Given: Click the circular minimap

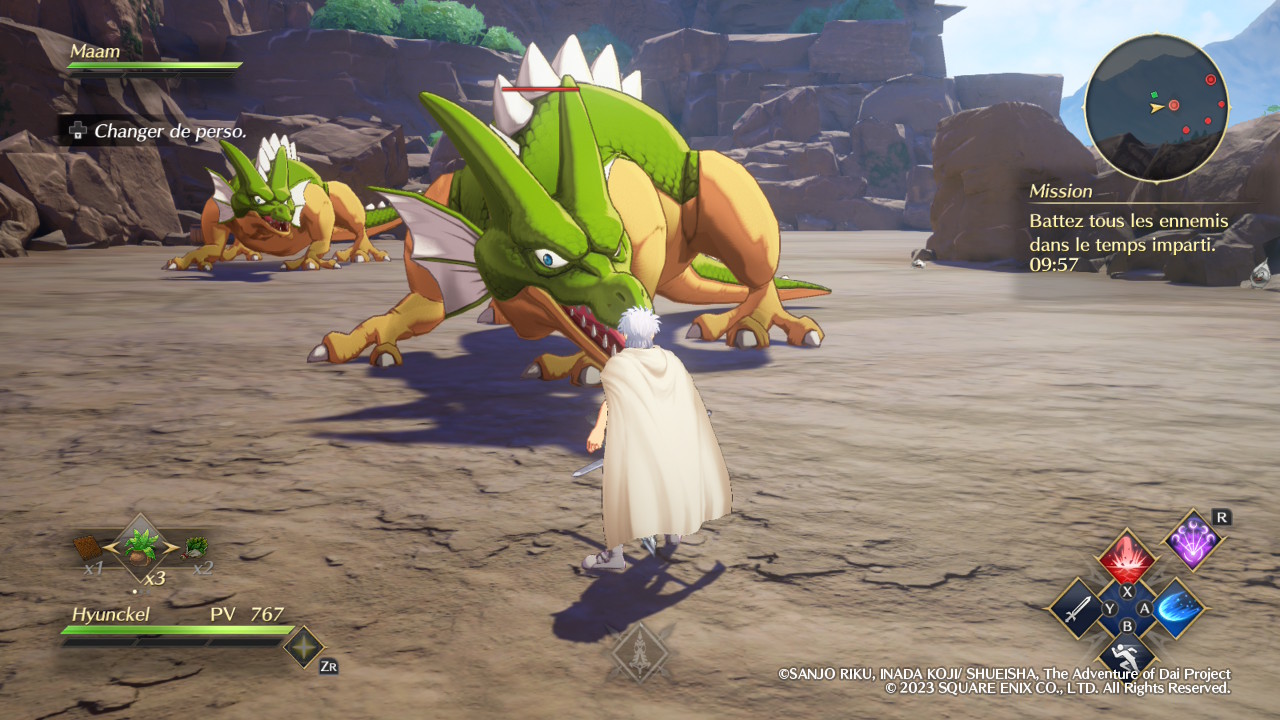Looking at the screenshot, I should 1156,107.
